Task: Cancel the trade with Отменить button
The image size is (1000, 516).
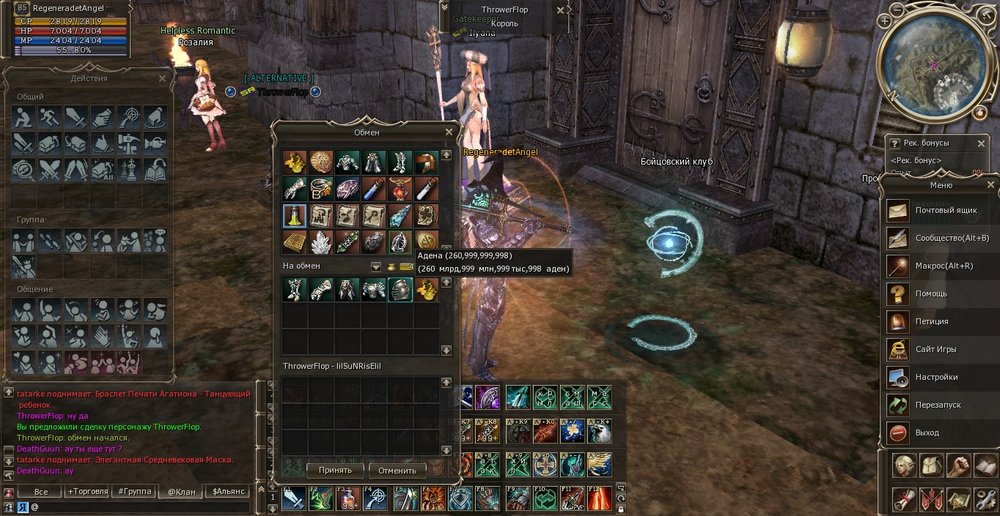Action: click(x=397, y=469)
